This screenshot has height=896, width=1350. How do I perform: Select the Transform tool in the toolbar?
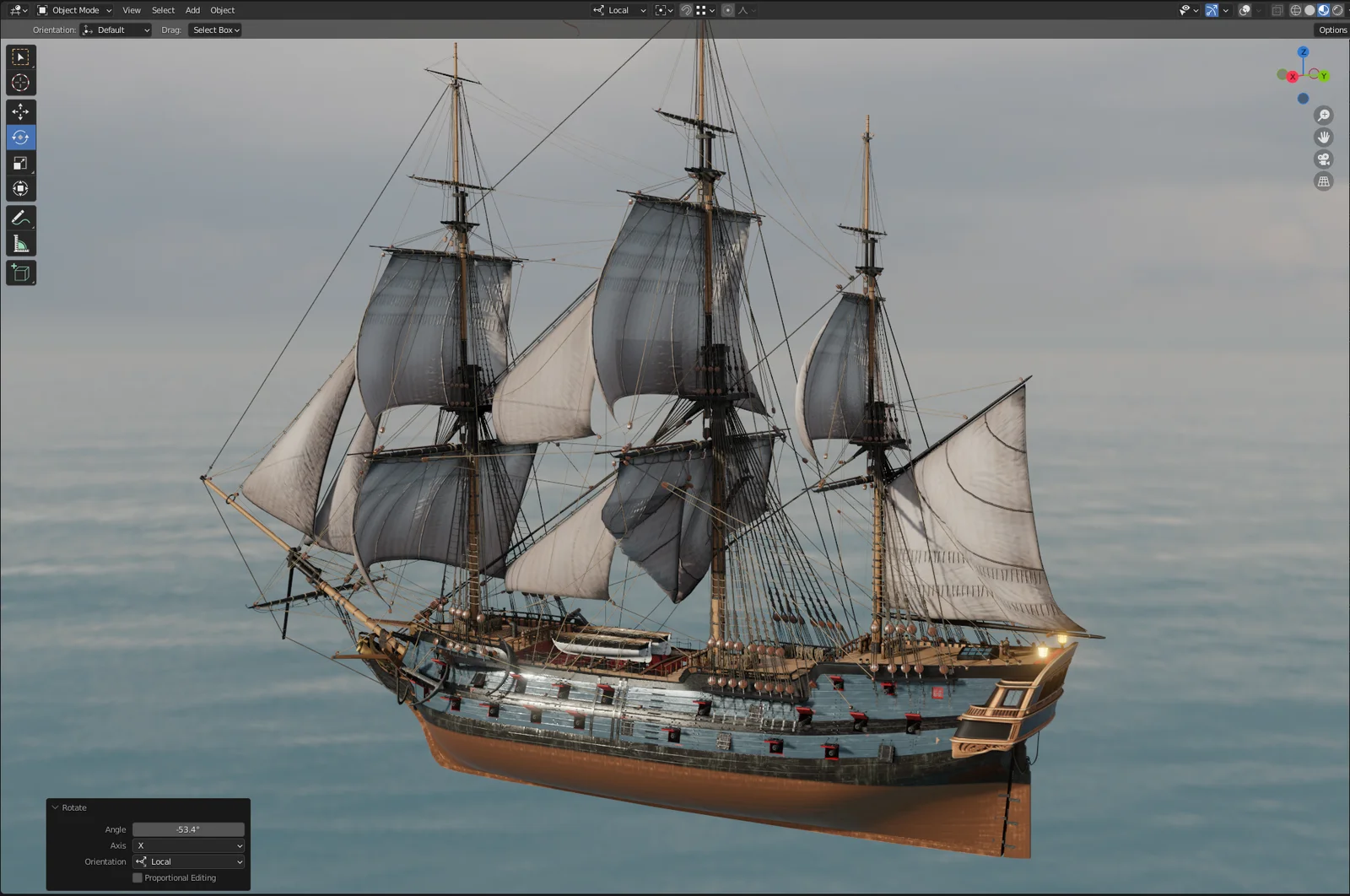(x=20, y=188)
